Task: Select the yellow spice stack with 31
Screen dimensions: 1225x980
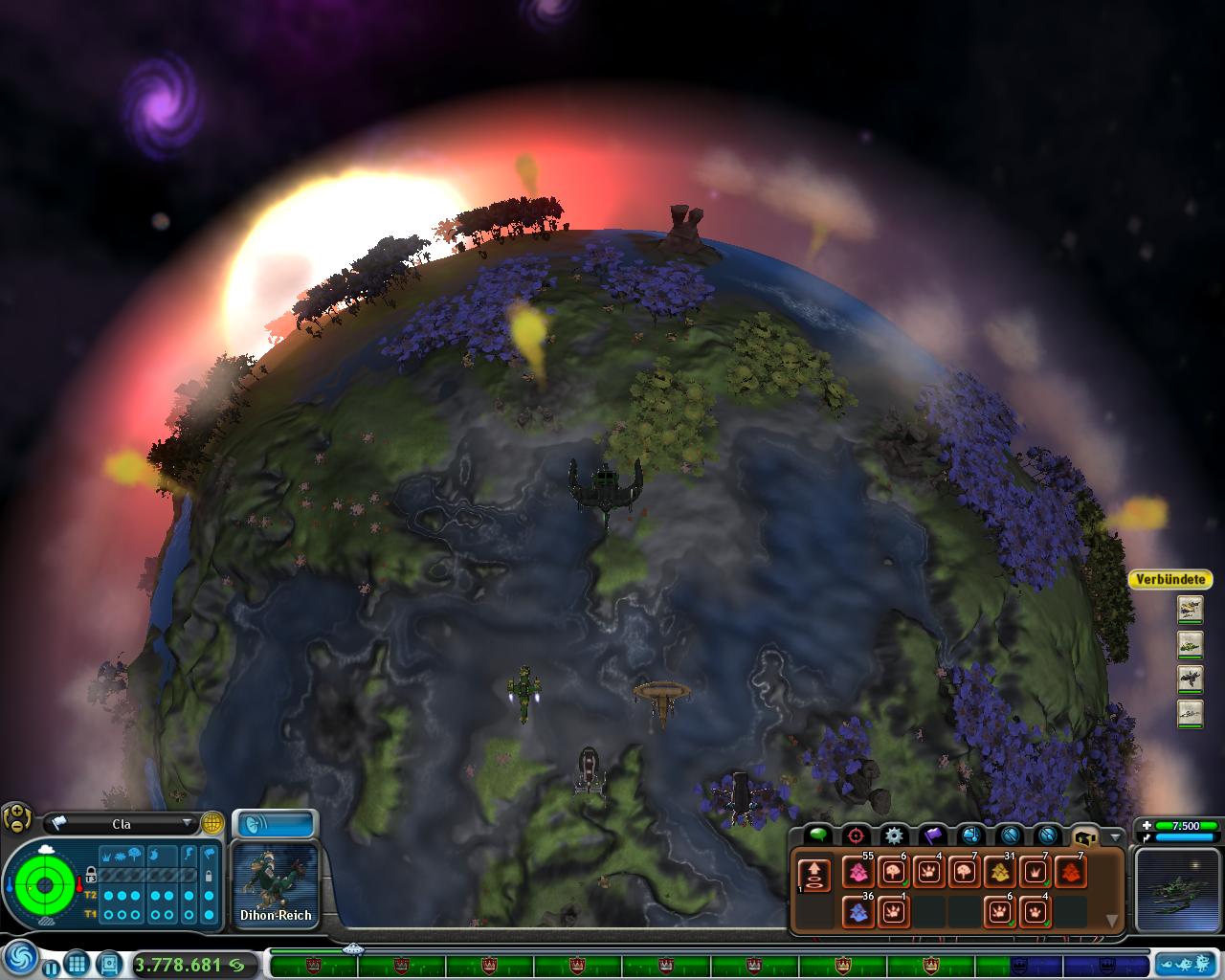Action: point(999,872)
